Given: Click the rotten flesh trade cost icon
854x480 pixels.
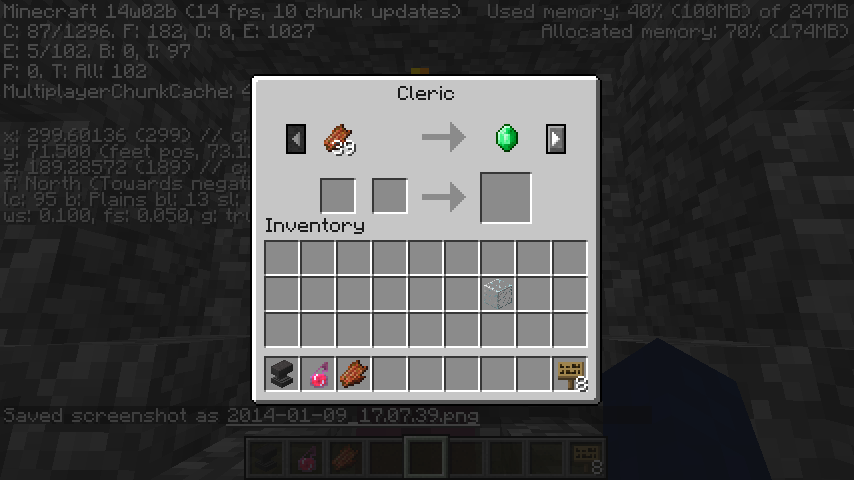Looking at the screenshot, I should click(339, 139).
